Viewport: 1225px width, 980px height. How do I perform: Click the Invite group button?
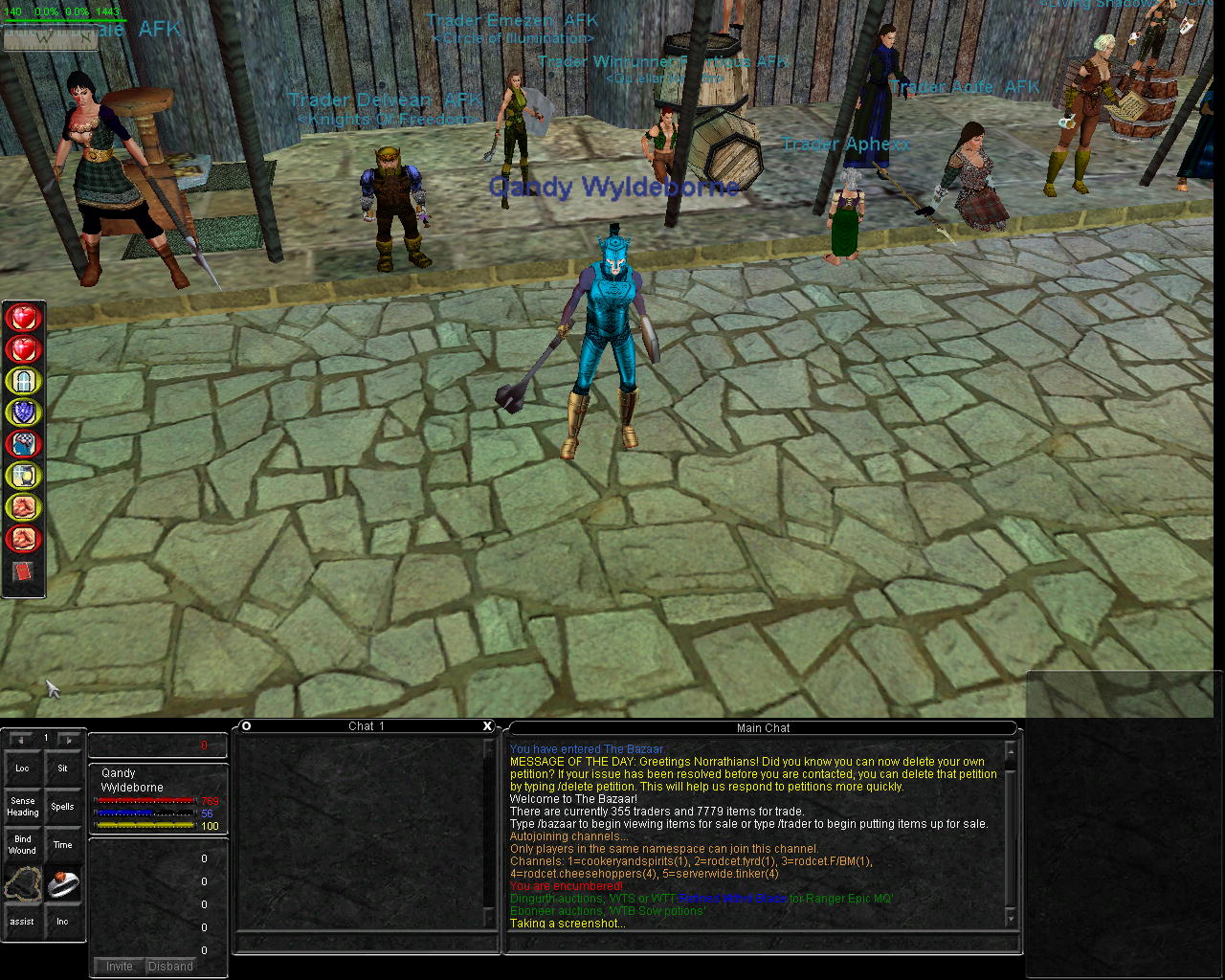120,967
